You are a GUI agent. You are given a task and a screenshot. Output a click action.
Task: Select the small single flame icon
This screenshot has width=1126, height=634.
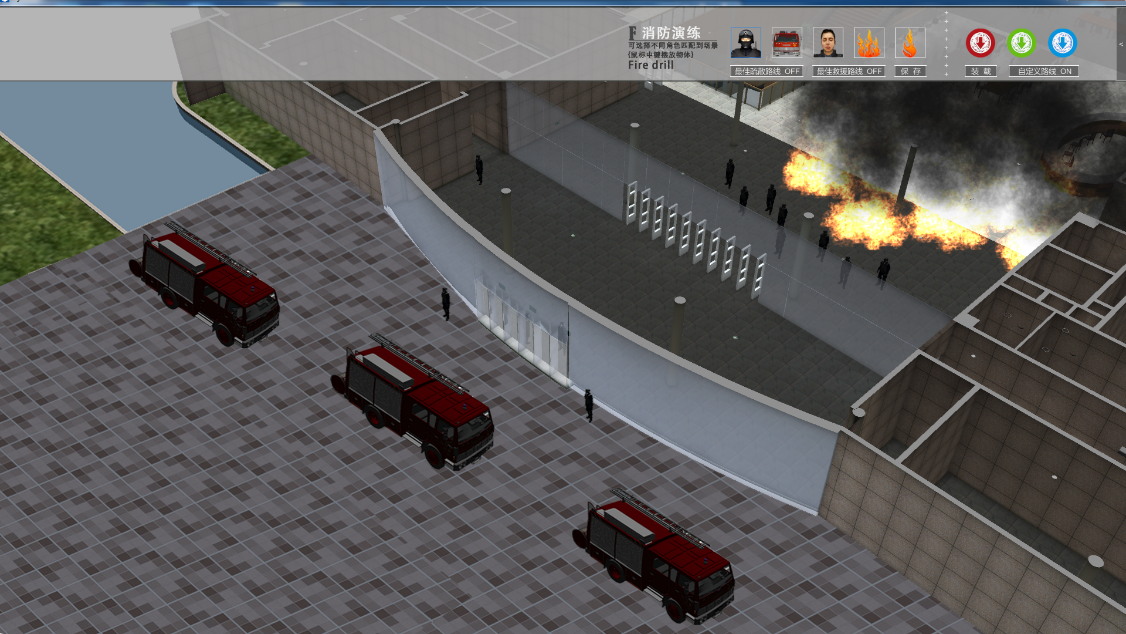tap(910, 43)
